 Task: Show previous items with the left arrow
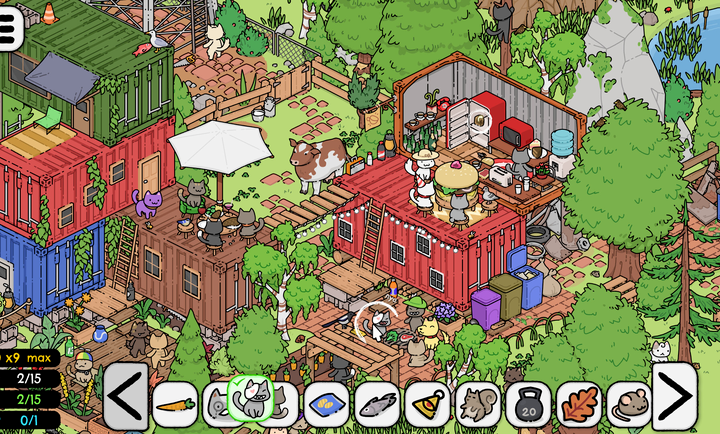pyautogui.click(x=126, y=396)
